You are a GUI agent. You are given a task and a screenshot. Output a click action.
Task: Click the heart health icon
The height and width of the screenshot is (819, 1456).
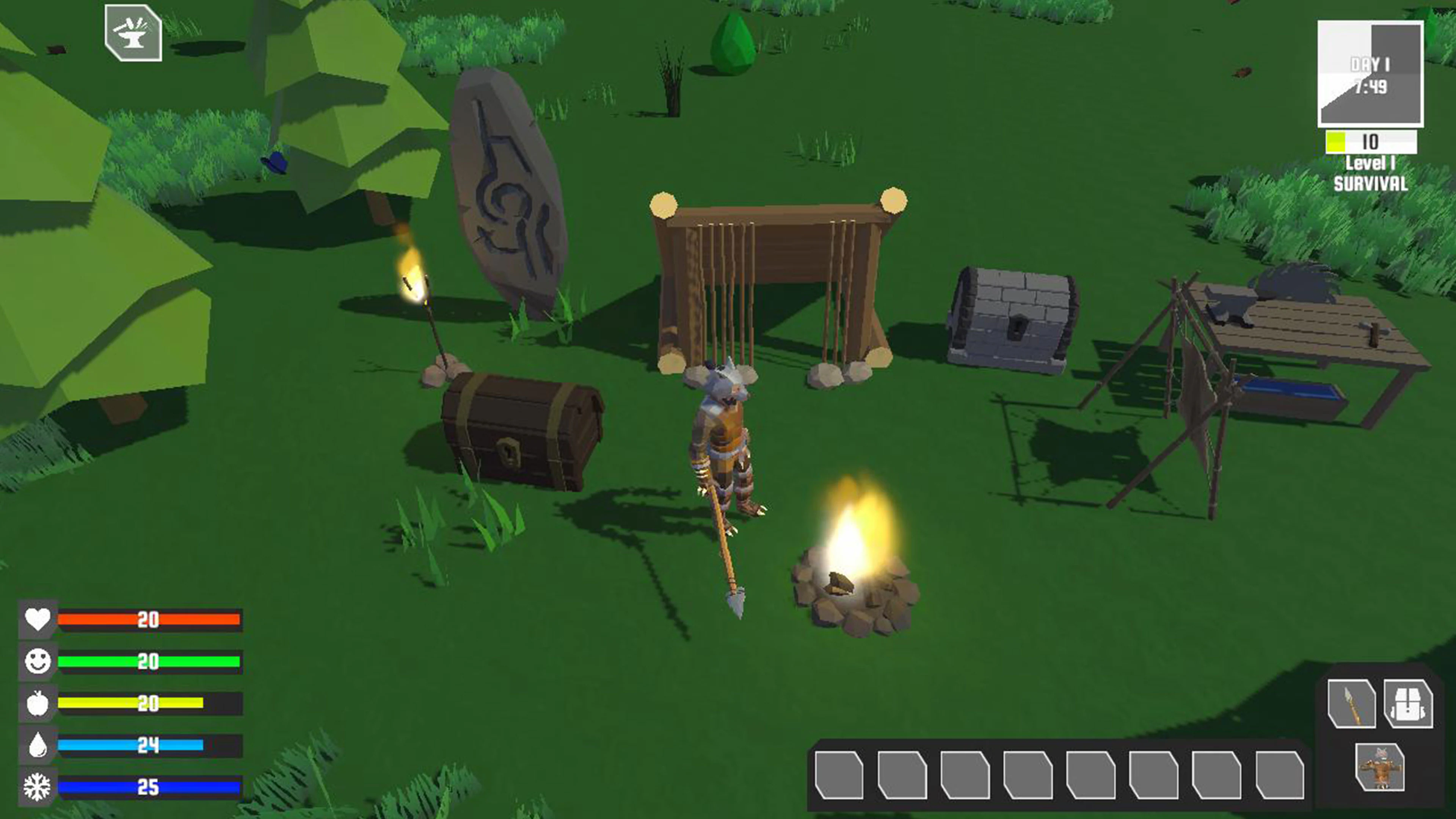click(37, 620)
